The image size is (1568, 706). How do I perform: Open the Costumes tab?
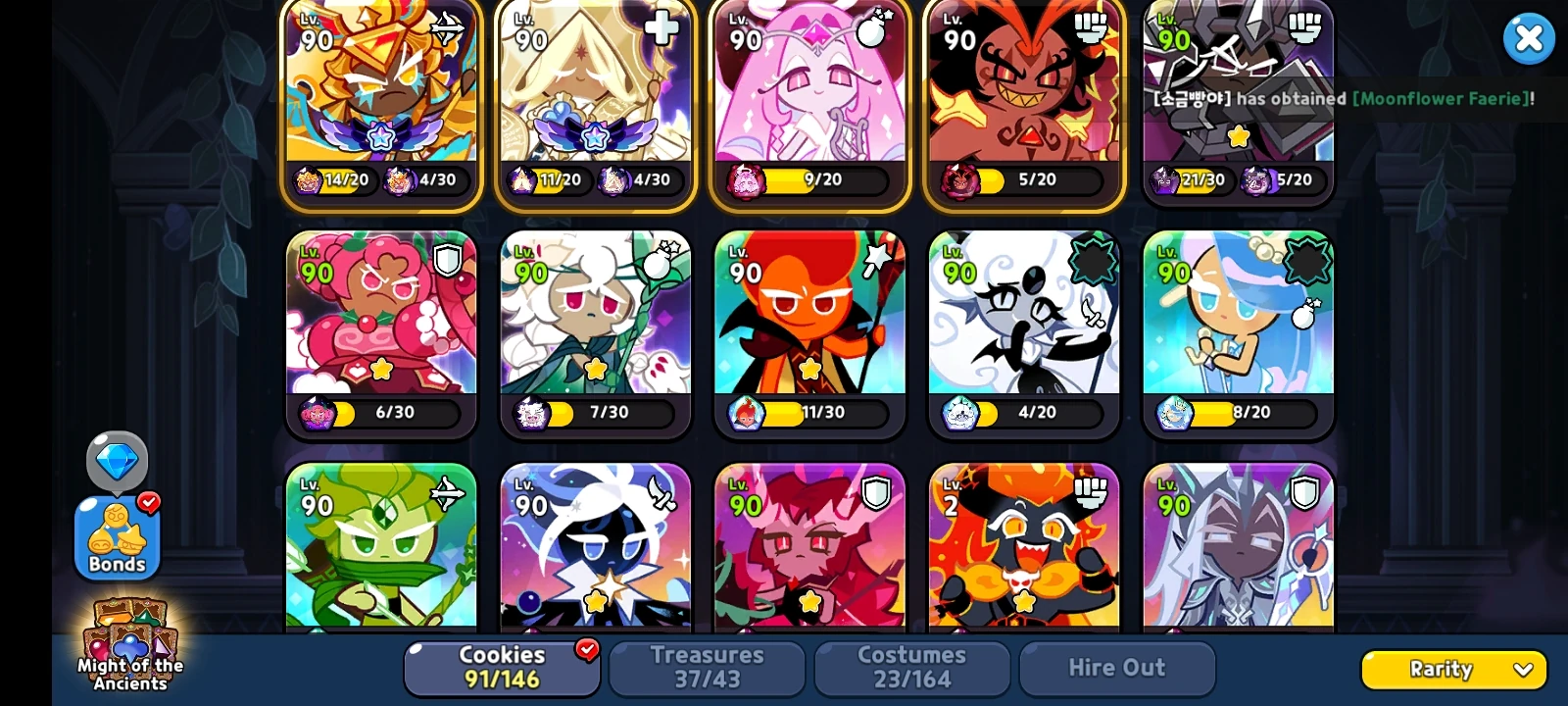pos(911,668)
